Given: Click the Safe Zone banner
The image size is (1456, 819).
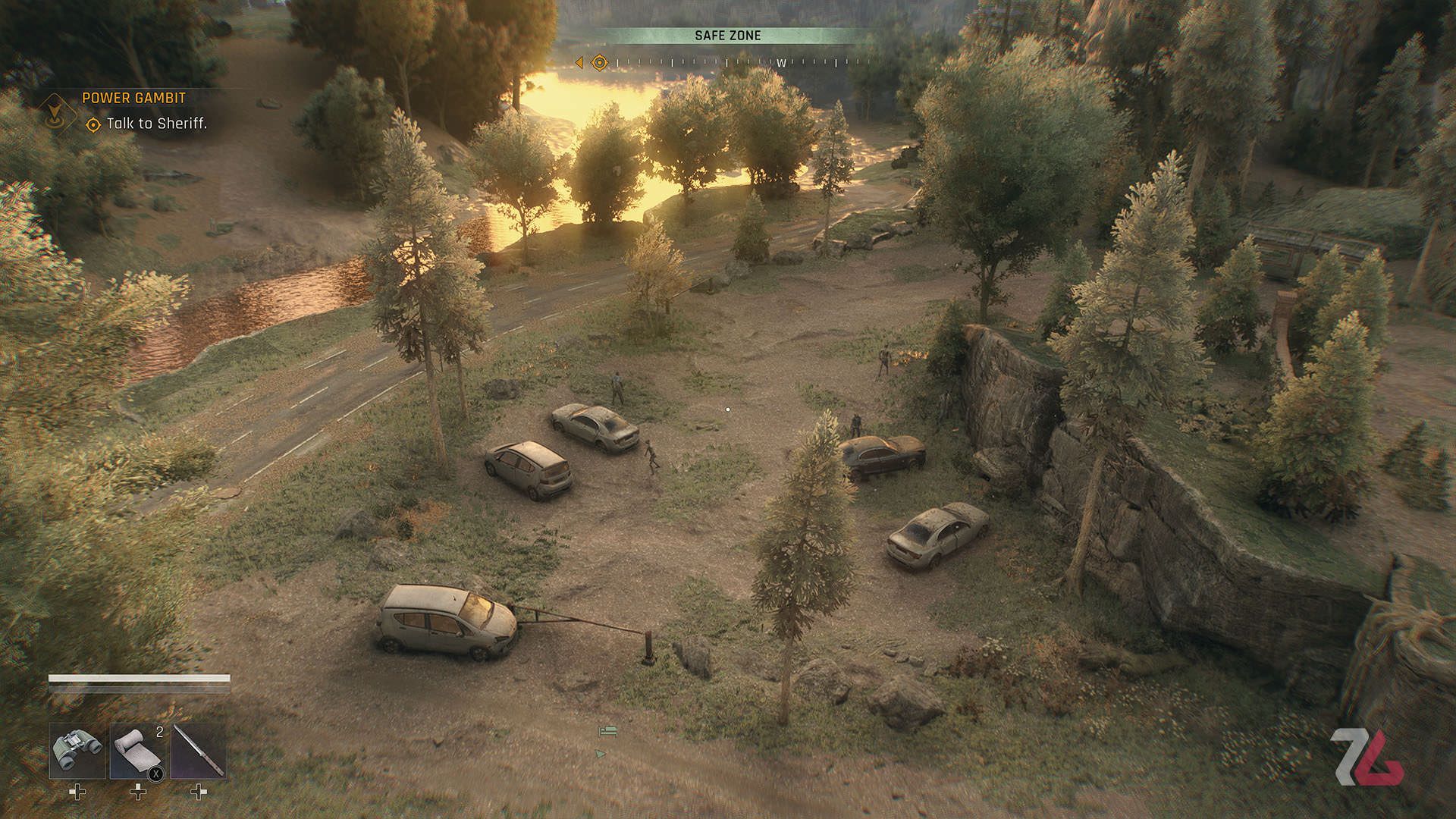Looking at the screenshot, I should coord(727,36).
